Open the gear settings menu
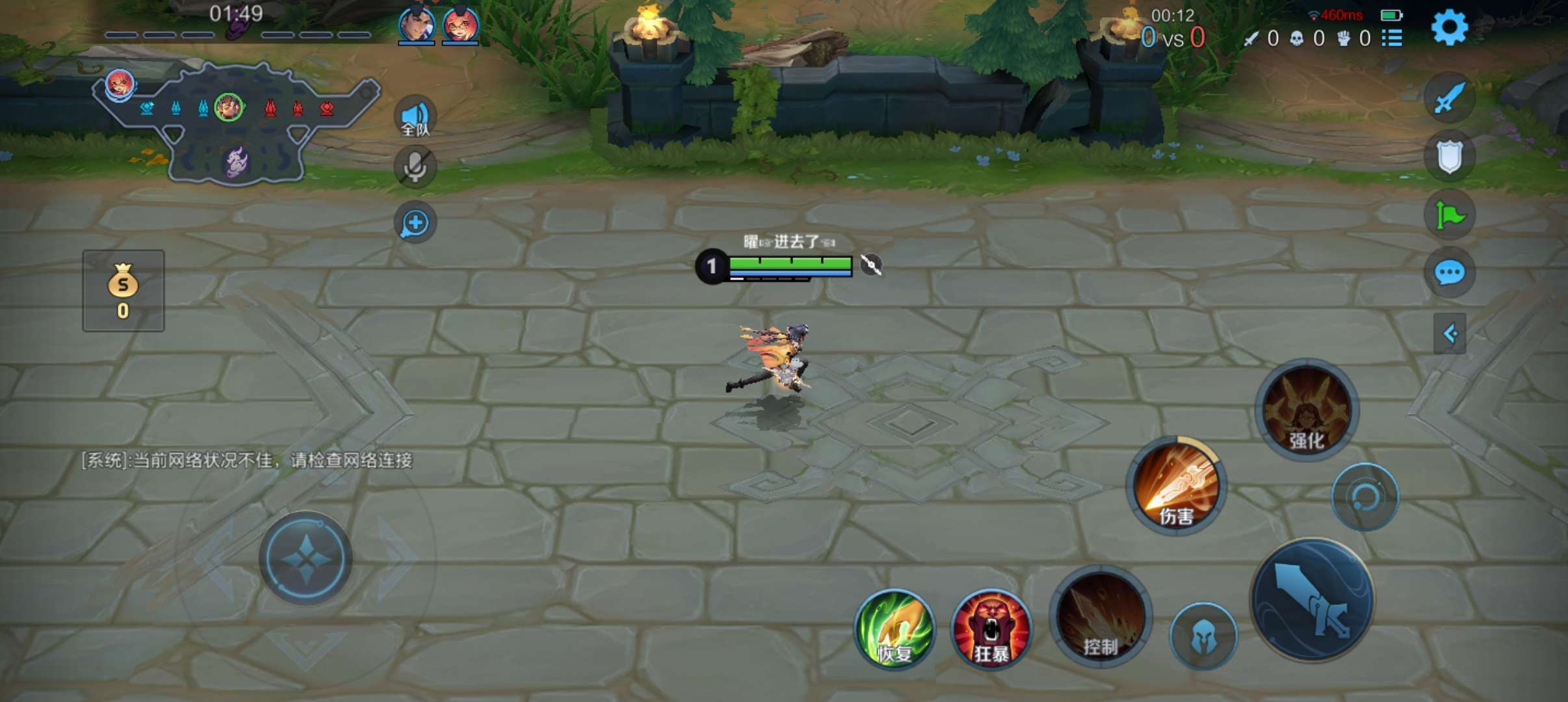This screenshot has width=1568, height=702. pos(1449,28)
